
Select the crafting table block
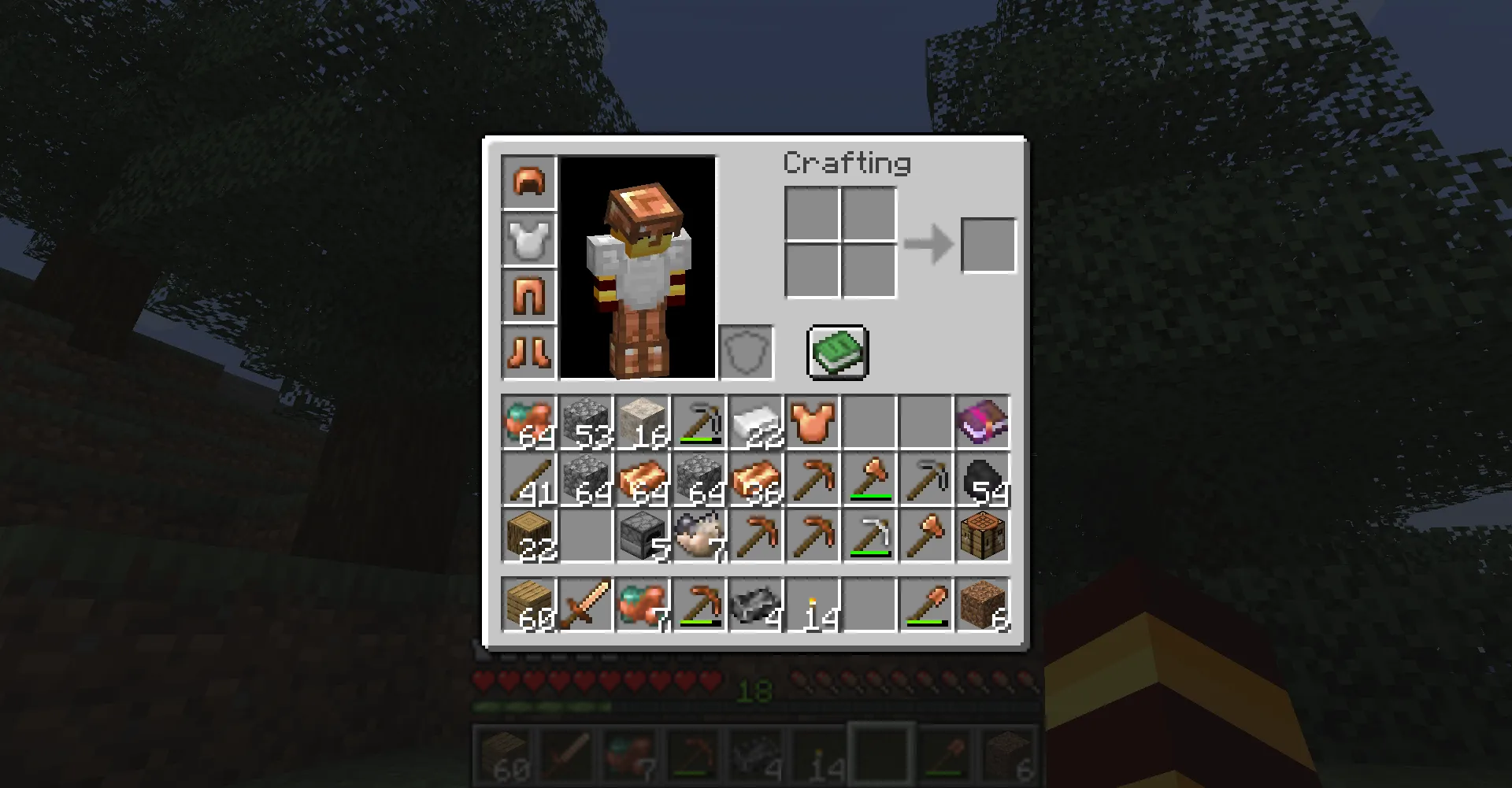(982, 535)
